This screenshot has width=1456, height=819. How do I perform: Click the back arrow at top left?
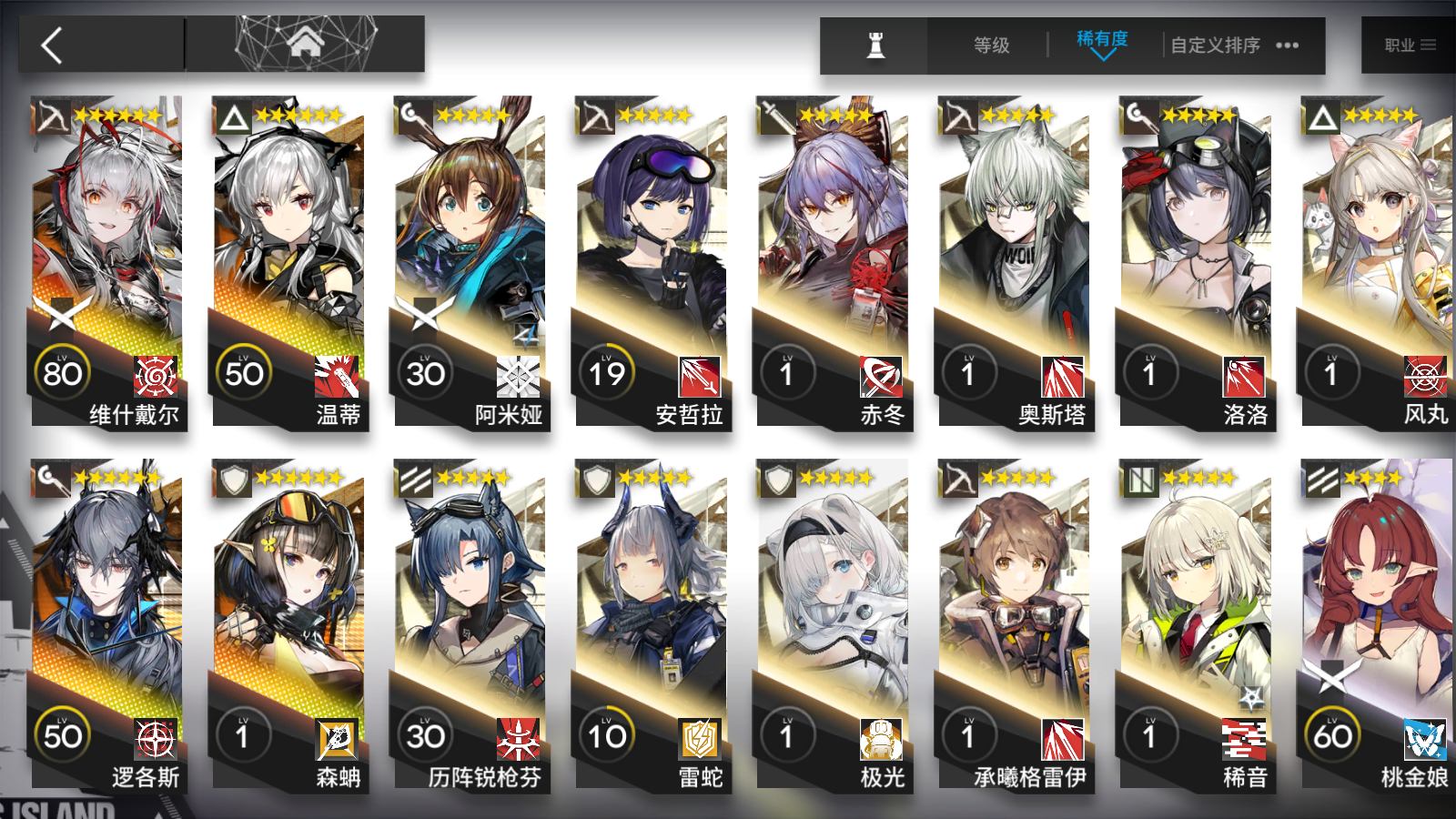pyautogui.click(x=52, y=45)
